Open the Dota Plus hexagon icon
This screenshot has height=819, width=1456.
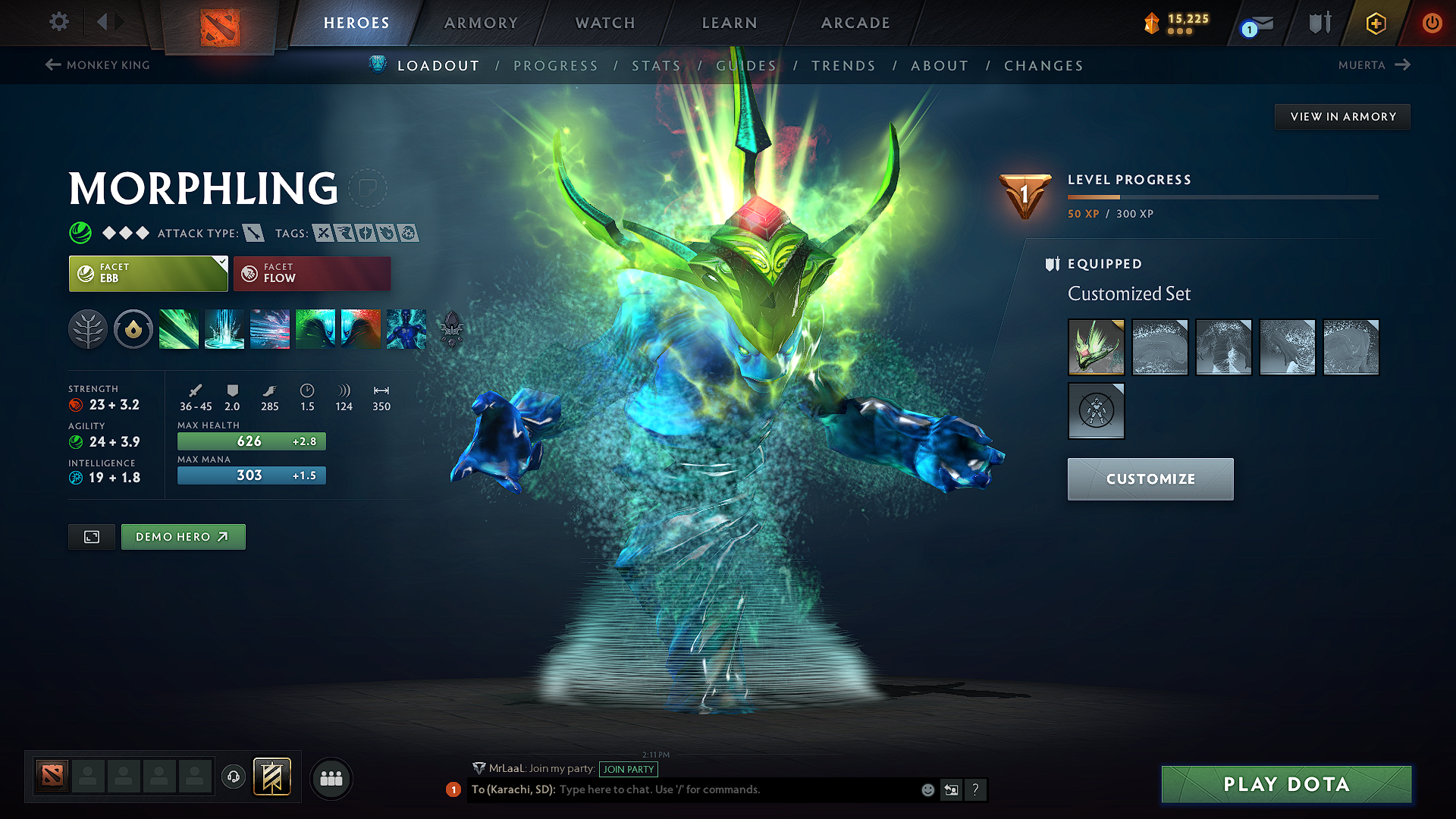[x=1376, y=23]
